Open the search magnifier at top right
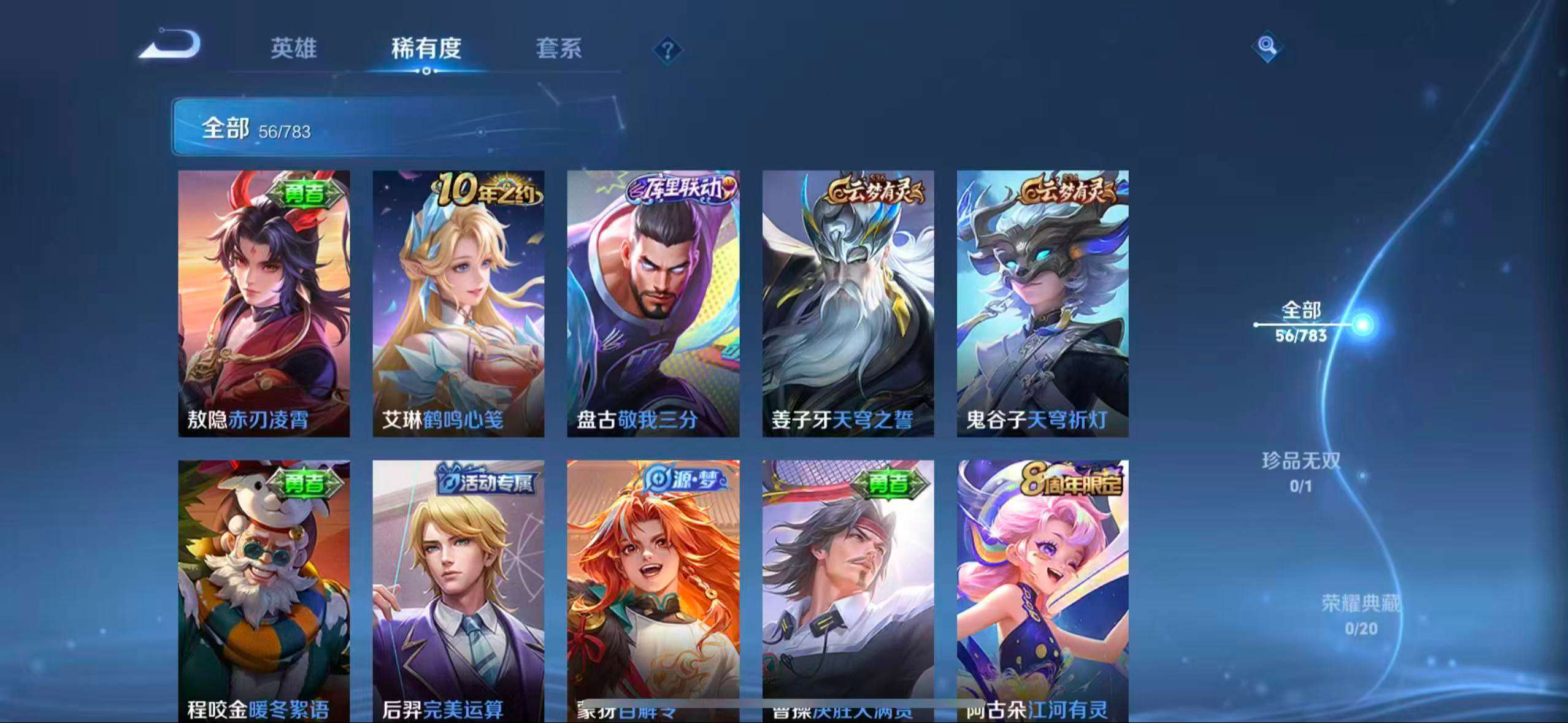The image size is (1568, 723). coord(1266,46)
